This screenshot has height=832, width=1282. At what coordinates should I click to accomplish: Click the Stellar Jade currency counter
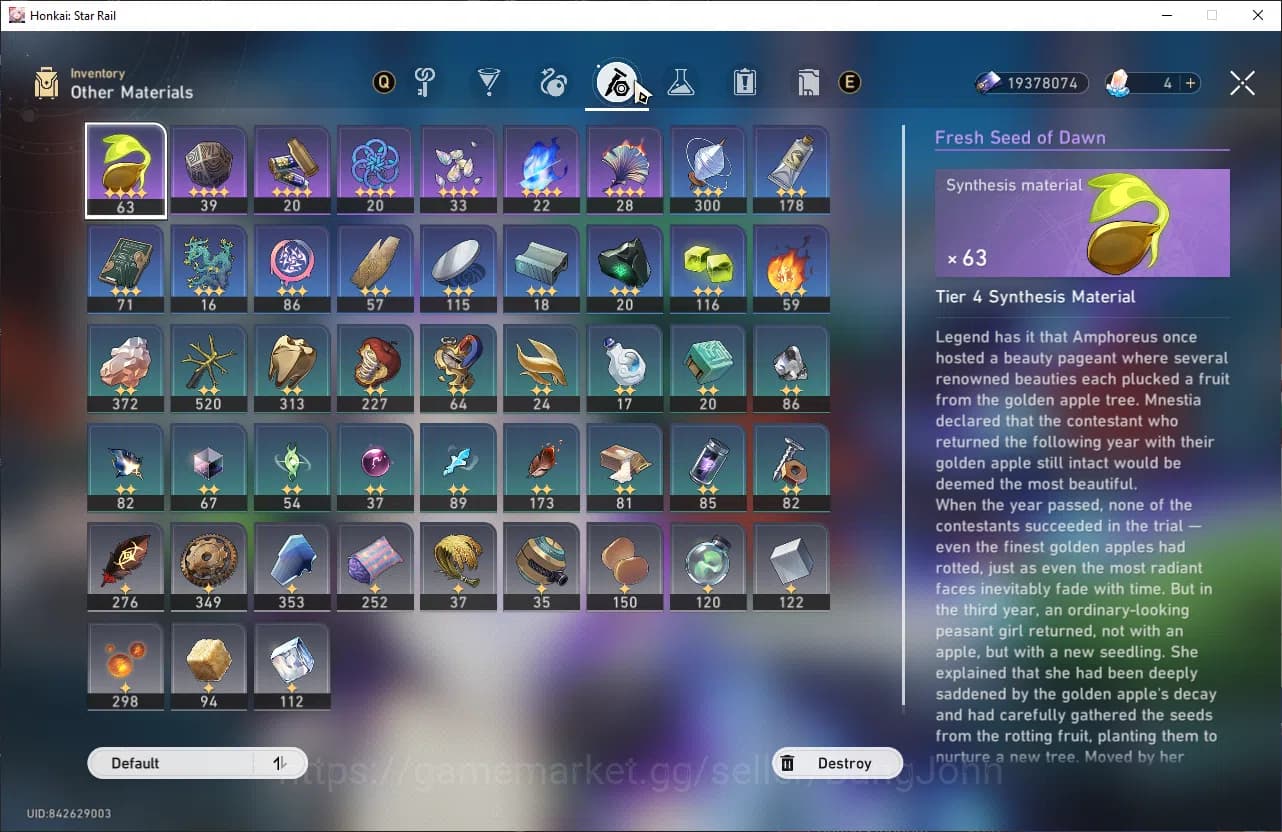1031,83
